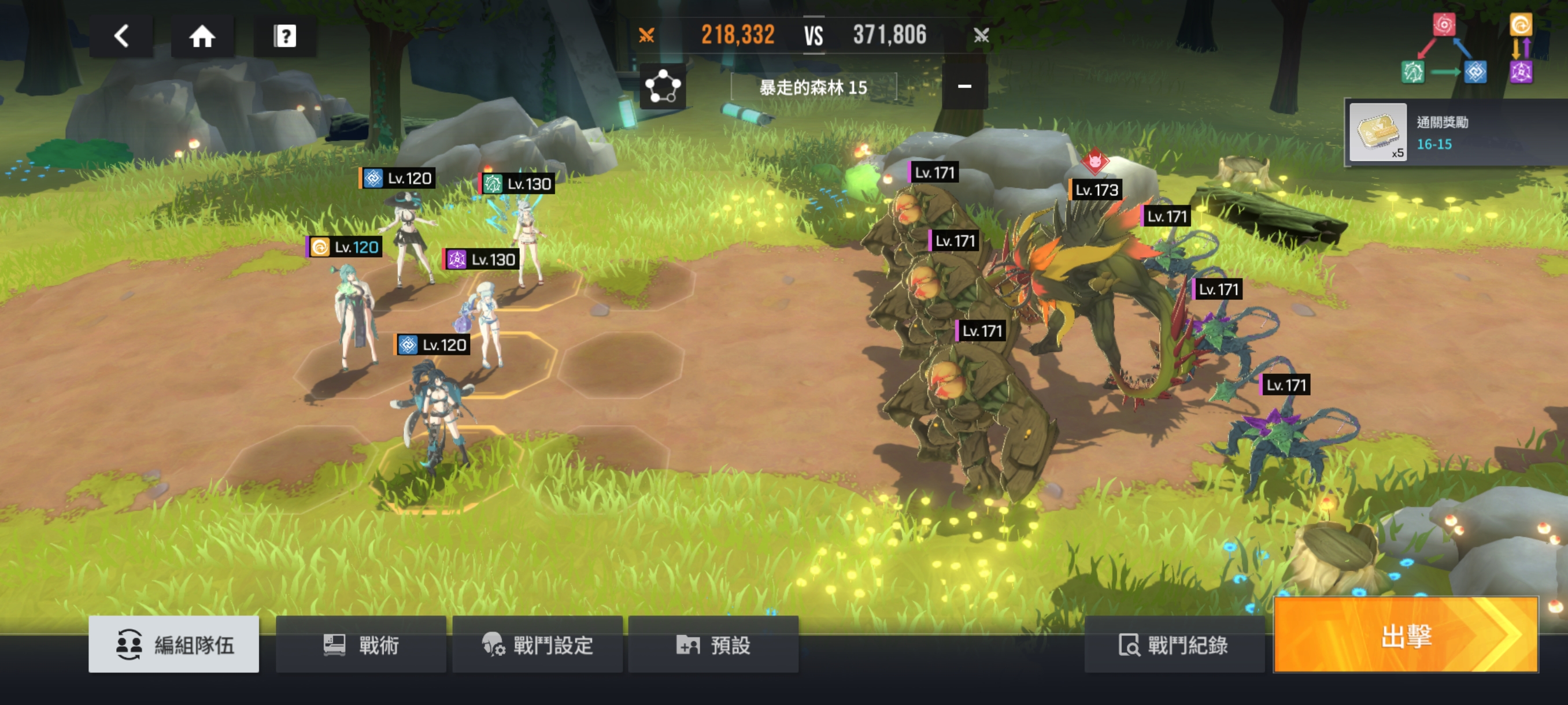Open the help question mark guide
1568x705 pixels.
(x=284, y=36)
